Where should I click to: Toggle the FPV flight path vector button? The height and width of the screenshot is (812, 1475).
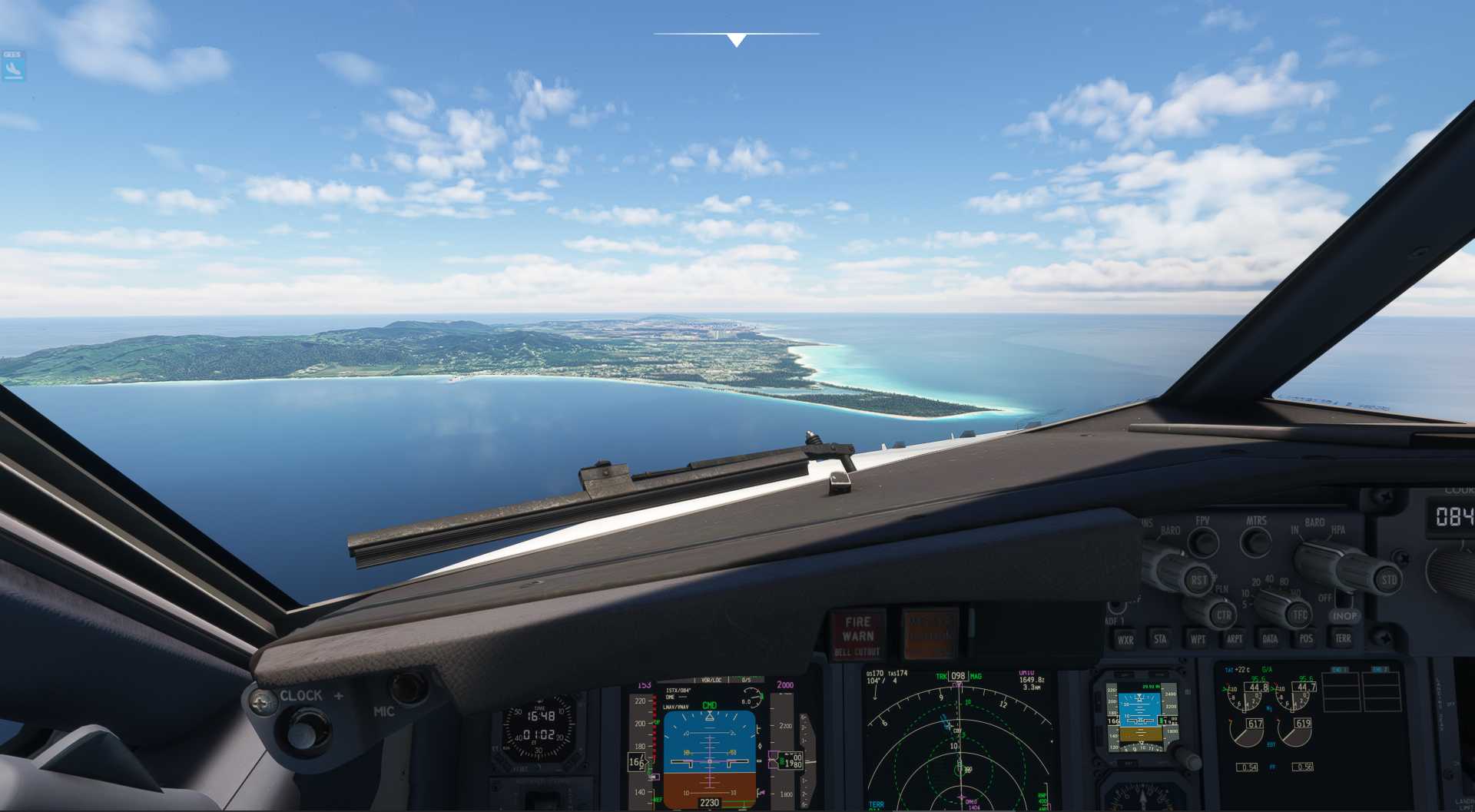click(x=1203, y=542)
